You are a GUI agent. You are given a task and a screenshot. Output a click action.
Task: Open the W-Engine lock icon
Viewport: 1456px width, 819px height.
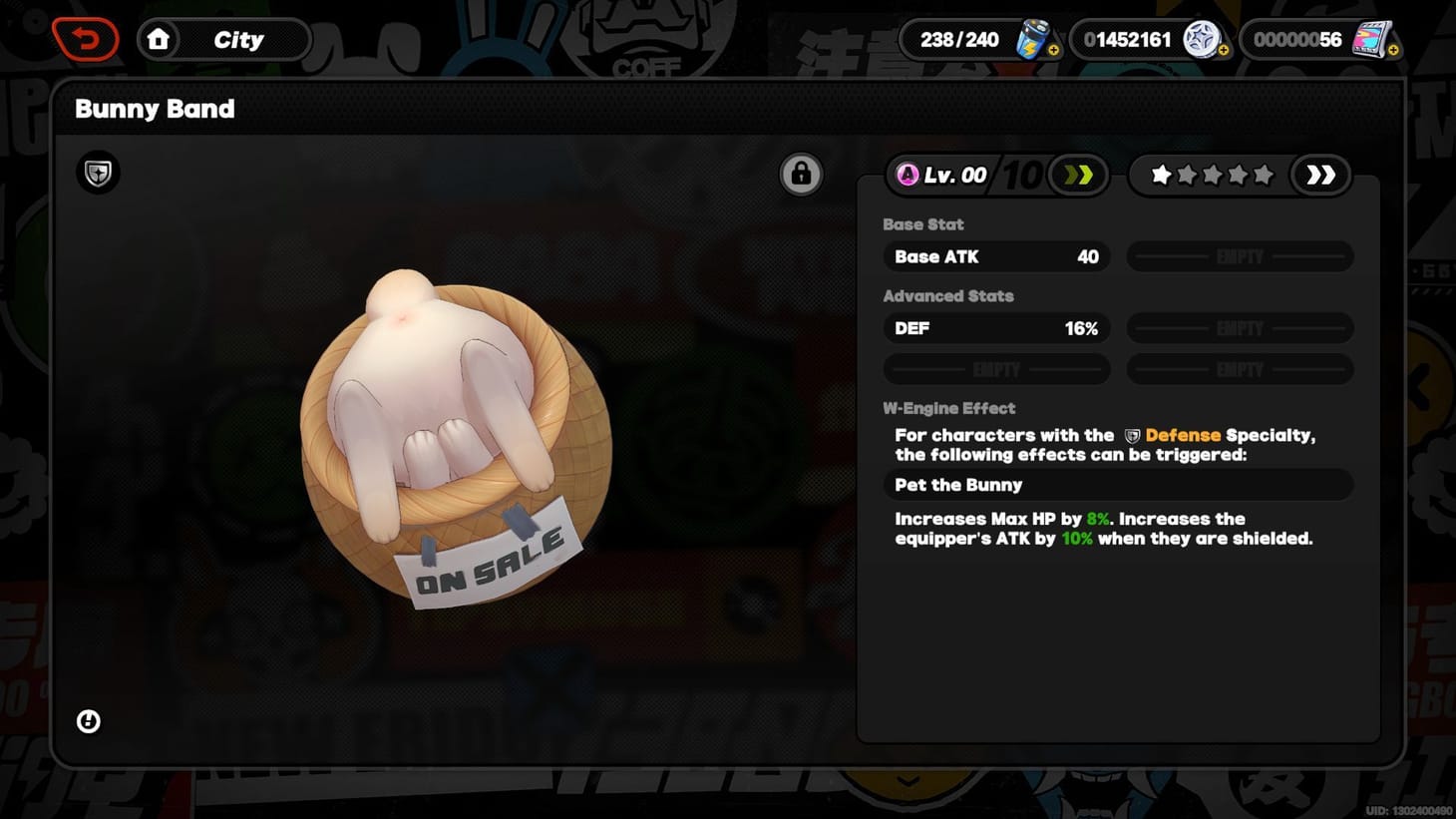801,172
